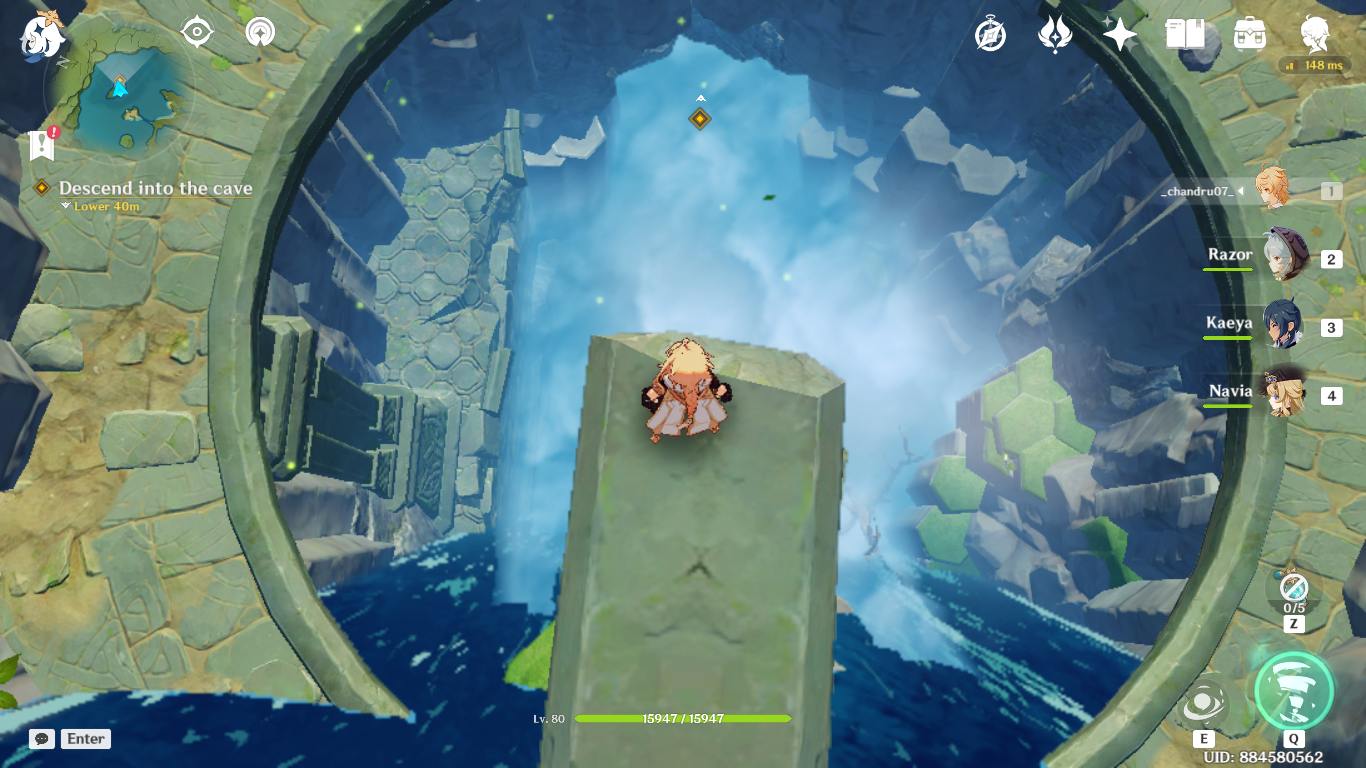
Task: Use the Elemental Skill icon
Action: coord(1204,701)
